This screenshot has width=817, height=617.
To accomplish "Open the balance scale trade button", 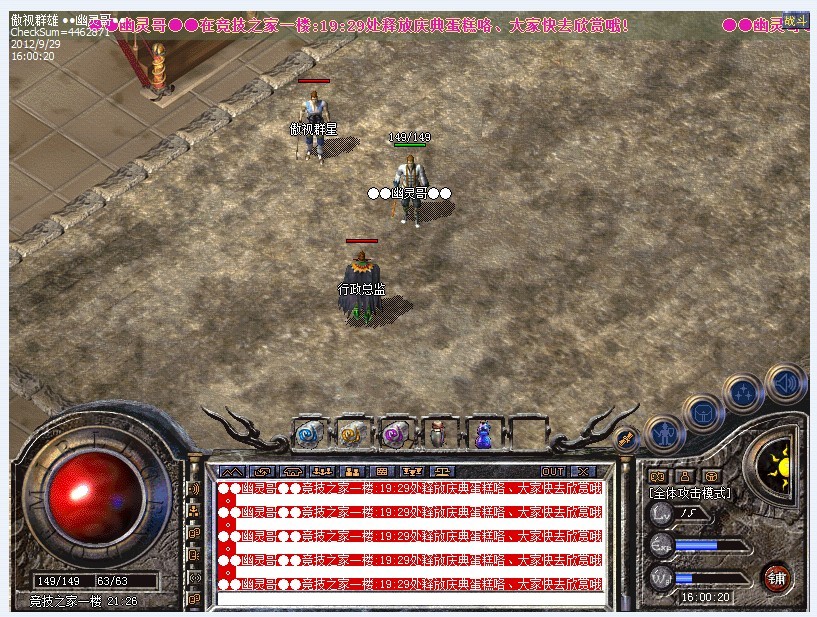I will (x=441, y=471).
